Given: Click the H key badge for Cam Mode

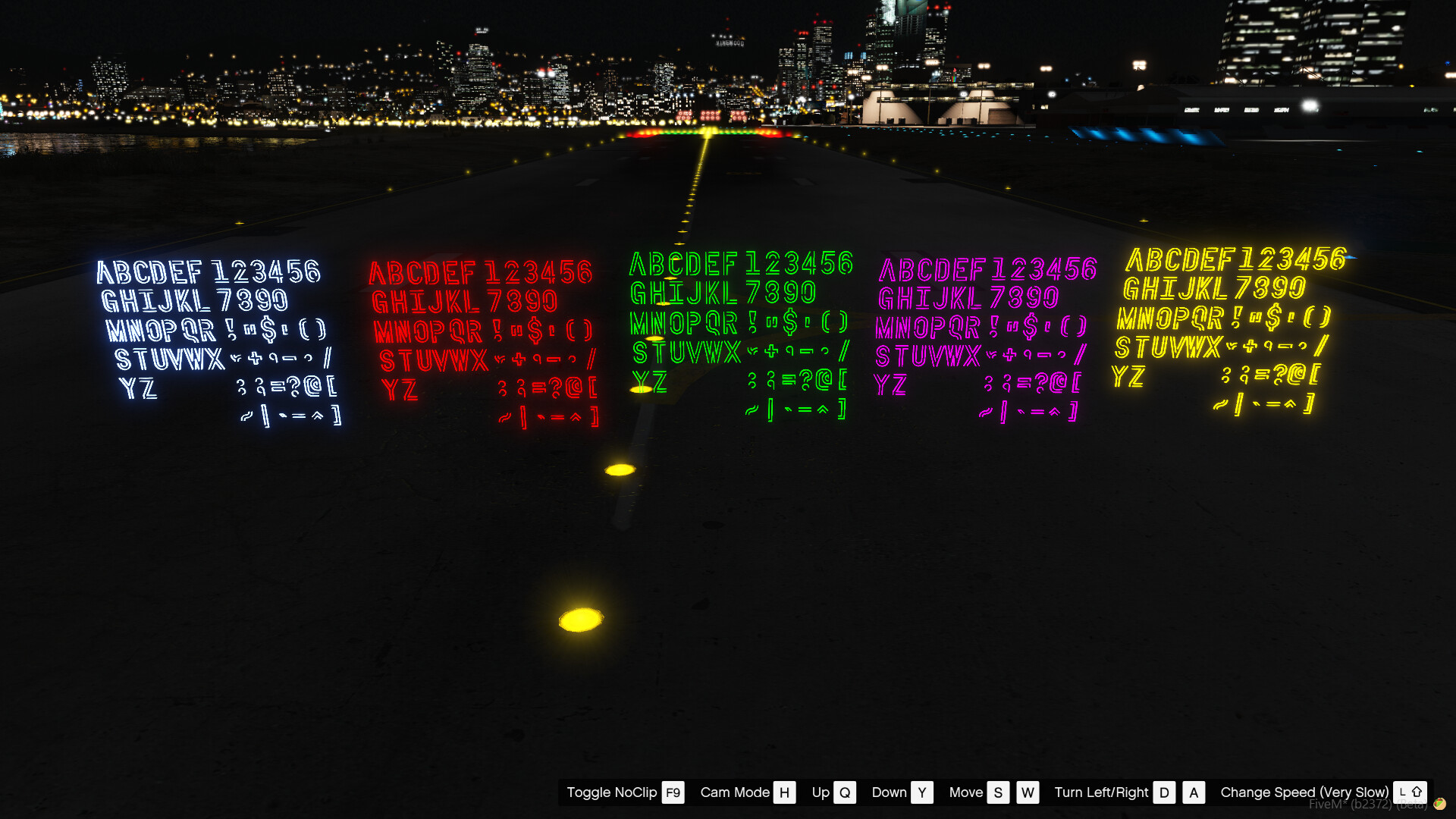Looking at the screenshot, I should pos(784,792).
